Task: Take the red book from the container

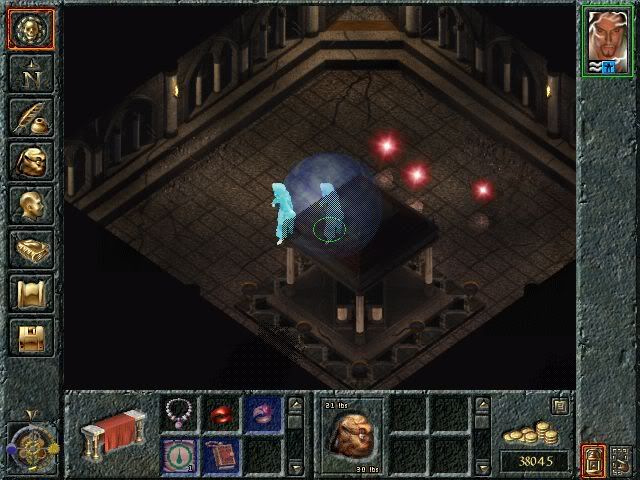Action: click(222, 455)
